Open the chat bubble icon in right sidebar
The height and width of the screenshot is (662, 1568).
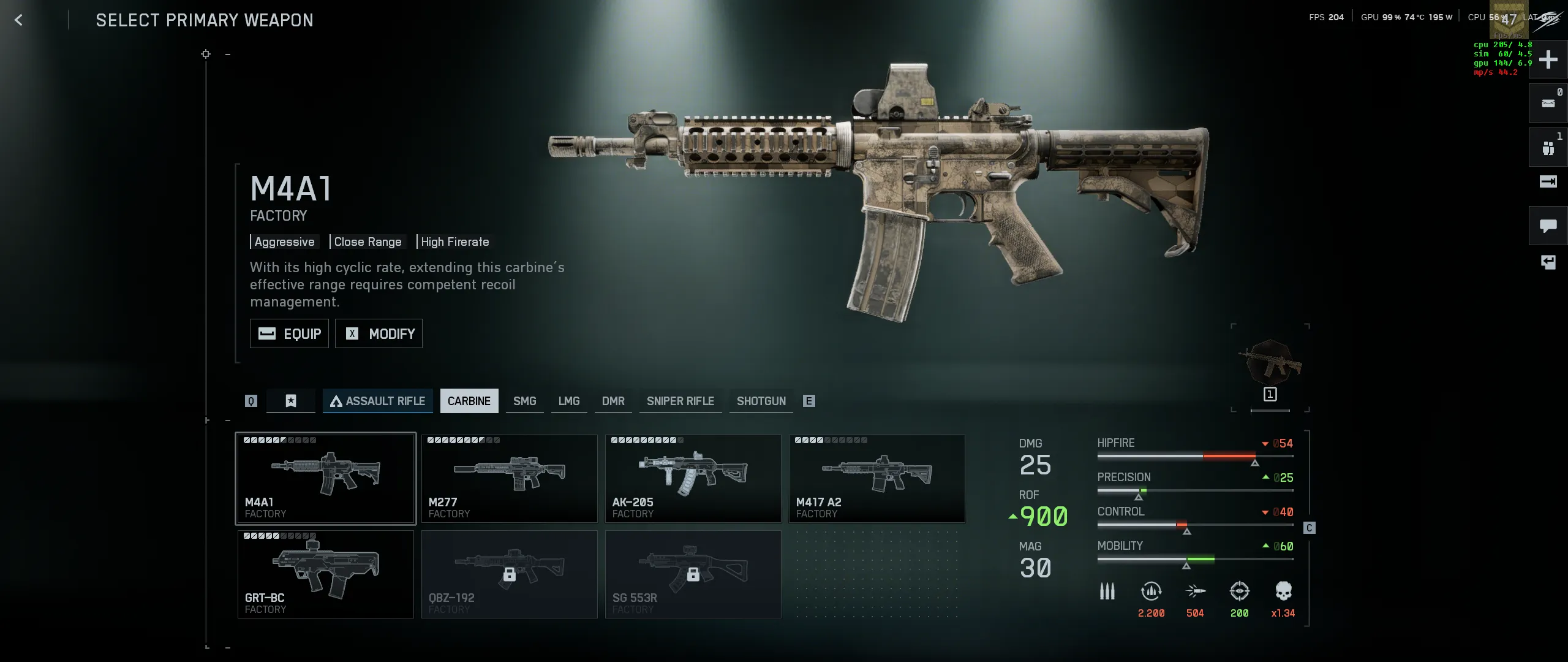point(1548,226)
